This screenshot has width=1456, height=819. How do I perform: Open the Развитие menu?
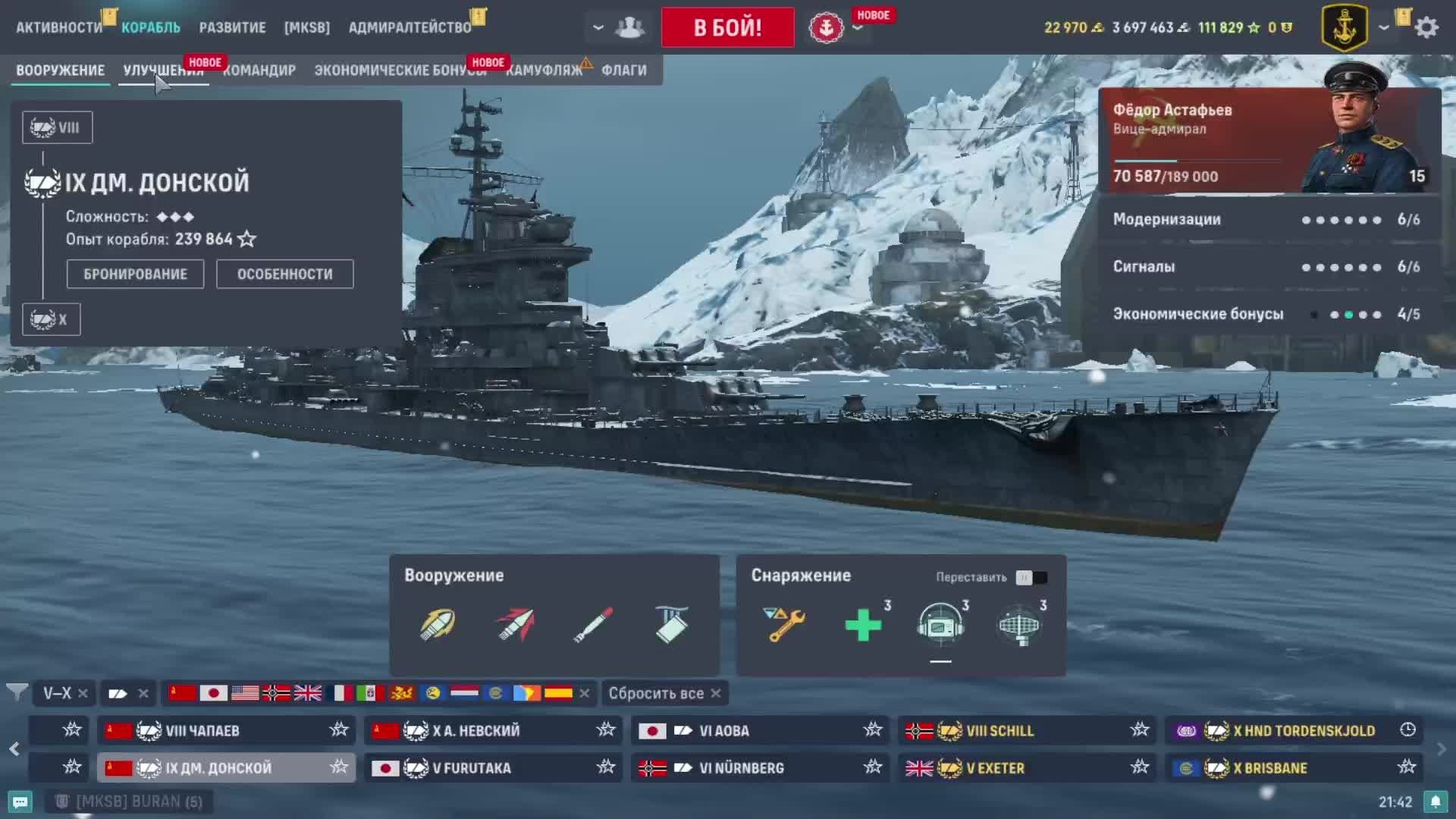tap(232, 27)
